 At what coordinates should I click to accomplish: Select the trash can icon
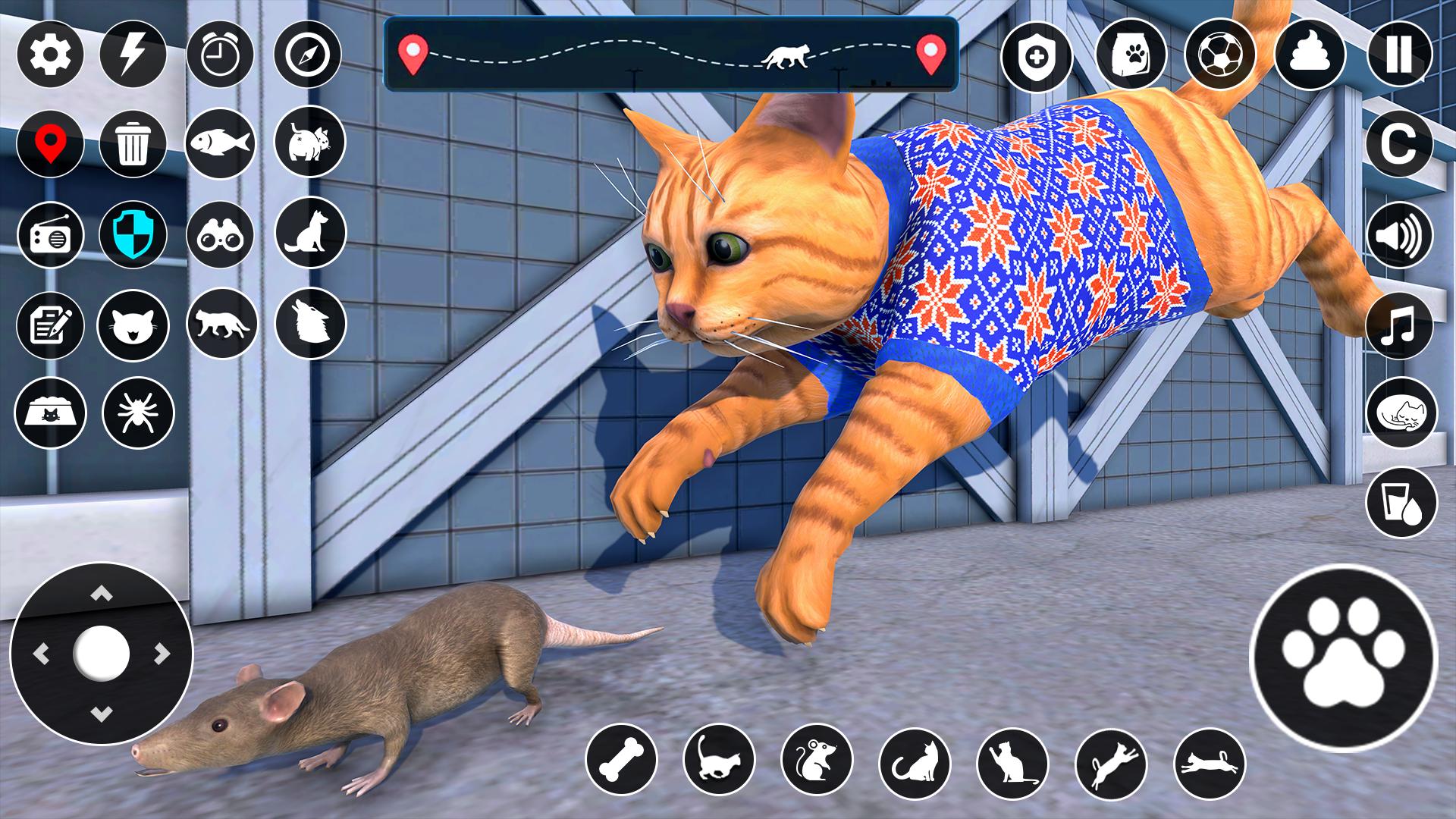click(x=133, y=143)
